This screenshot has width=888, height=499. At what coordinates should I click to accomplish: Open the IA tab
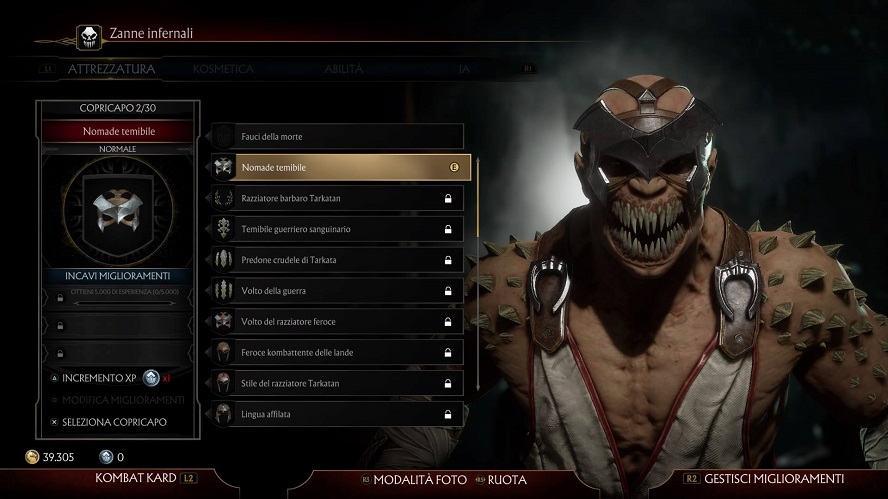tap(463, 69)
